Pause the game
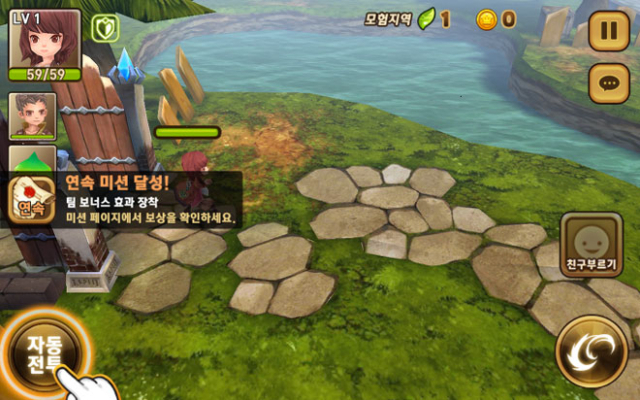 point(608,30)
